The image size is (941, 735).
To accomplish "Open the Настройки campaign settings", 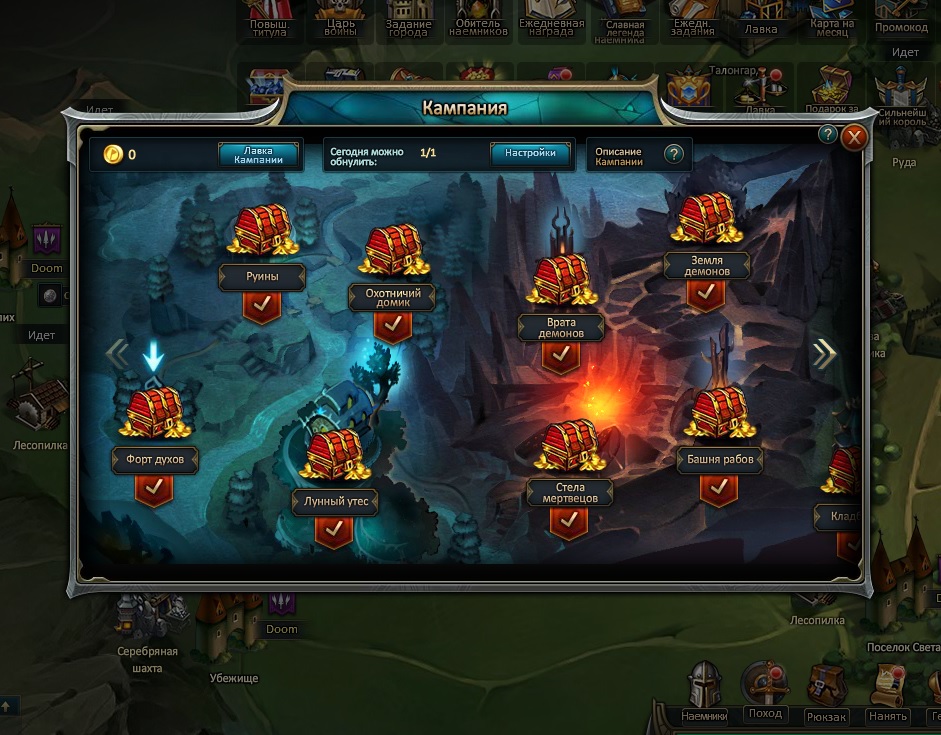I will click(x=530, y=153).
